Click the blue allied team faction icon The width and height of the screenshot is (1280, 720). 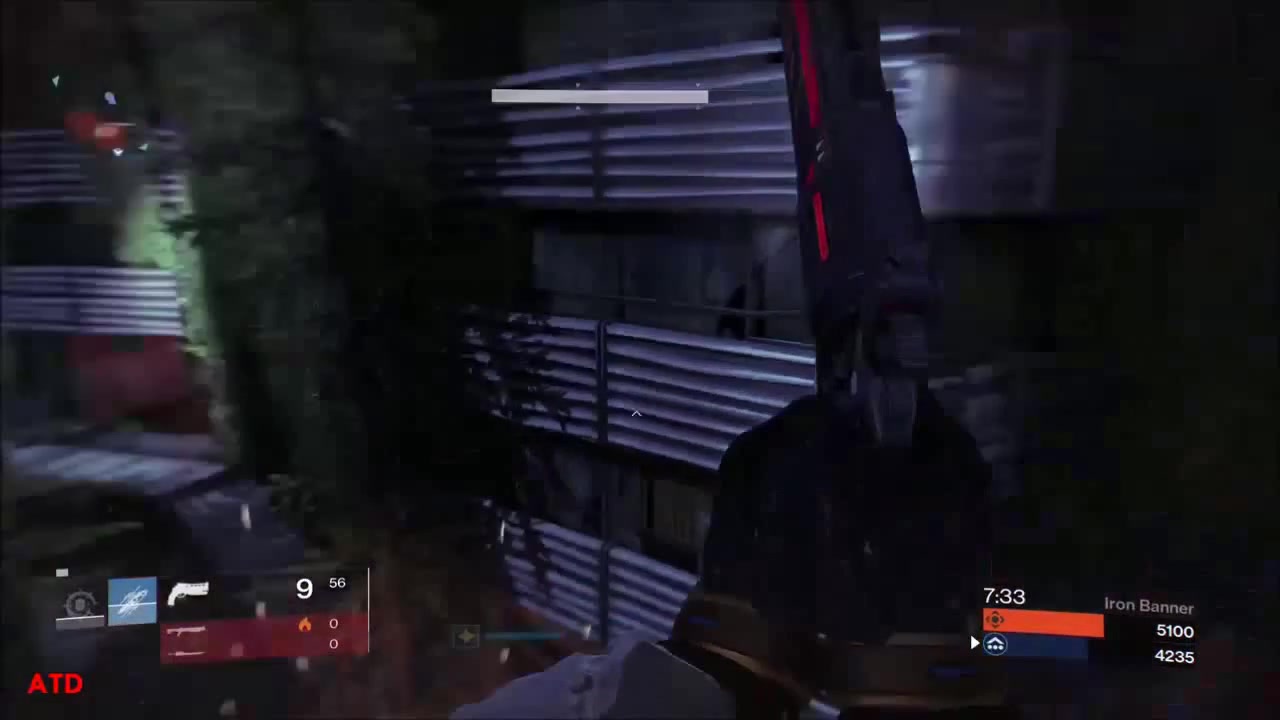tap(995, 645)
